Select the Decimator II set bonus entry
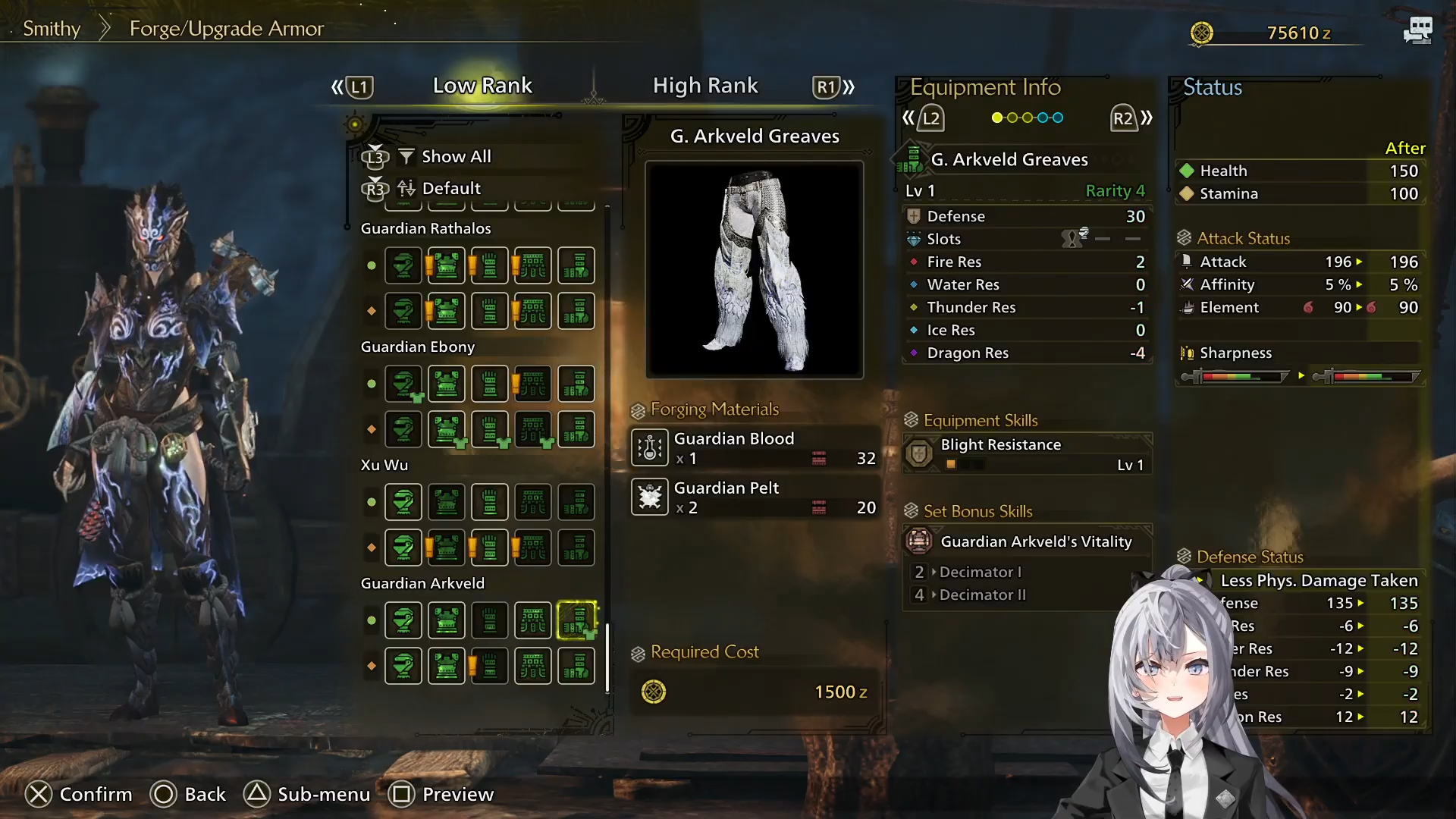 tap(982, 595)
